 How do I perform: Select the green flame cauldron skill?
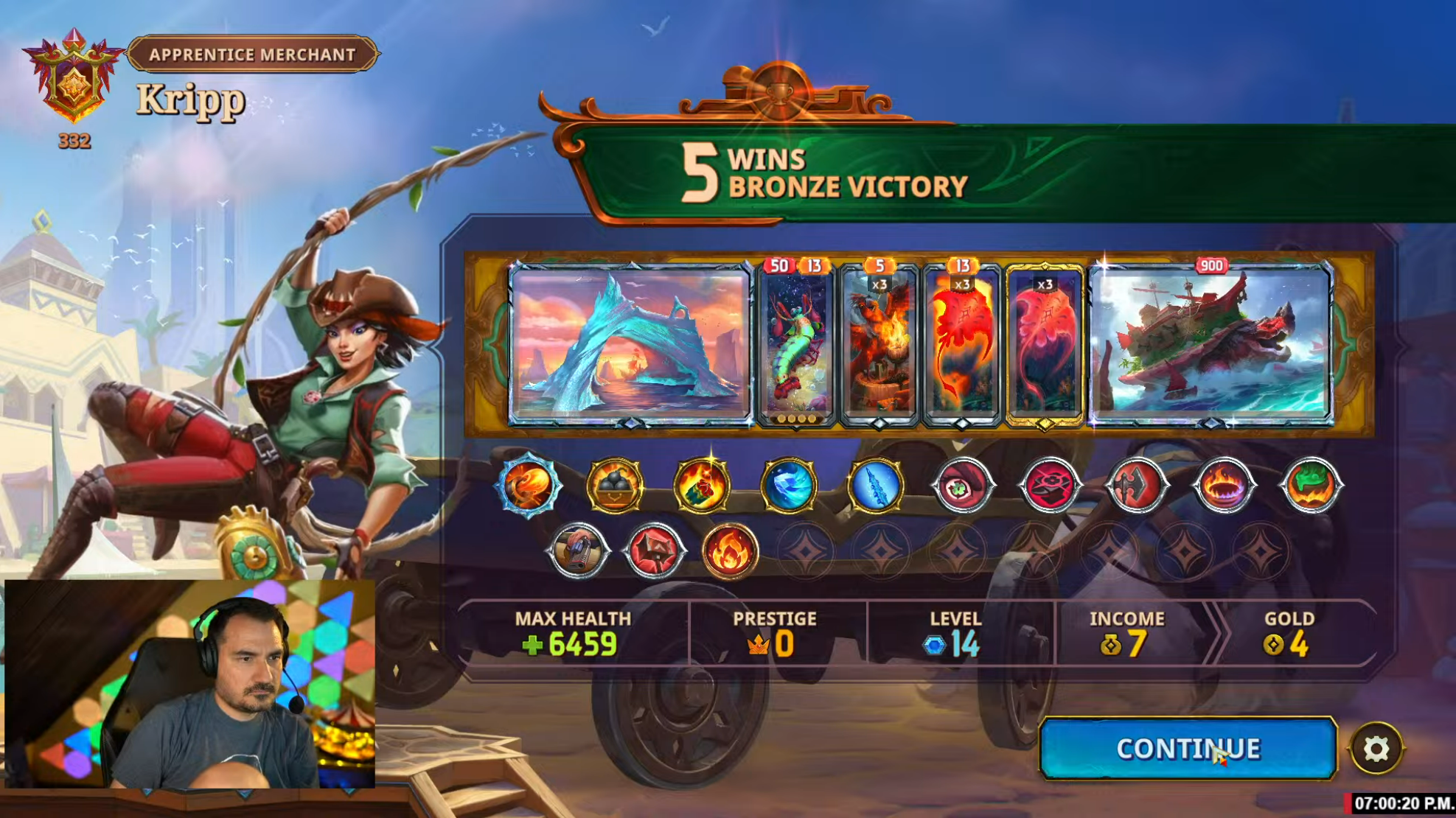pyautogui.click(x=1311, y=486)
